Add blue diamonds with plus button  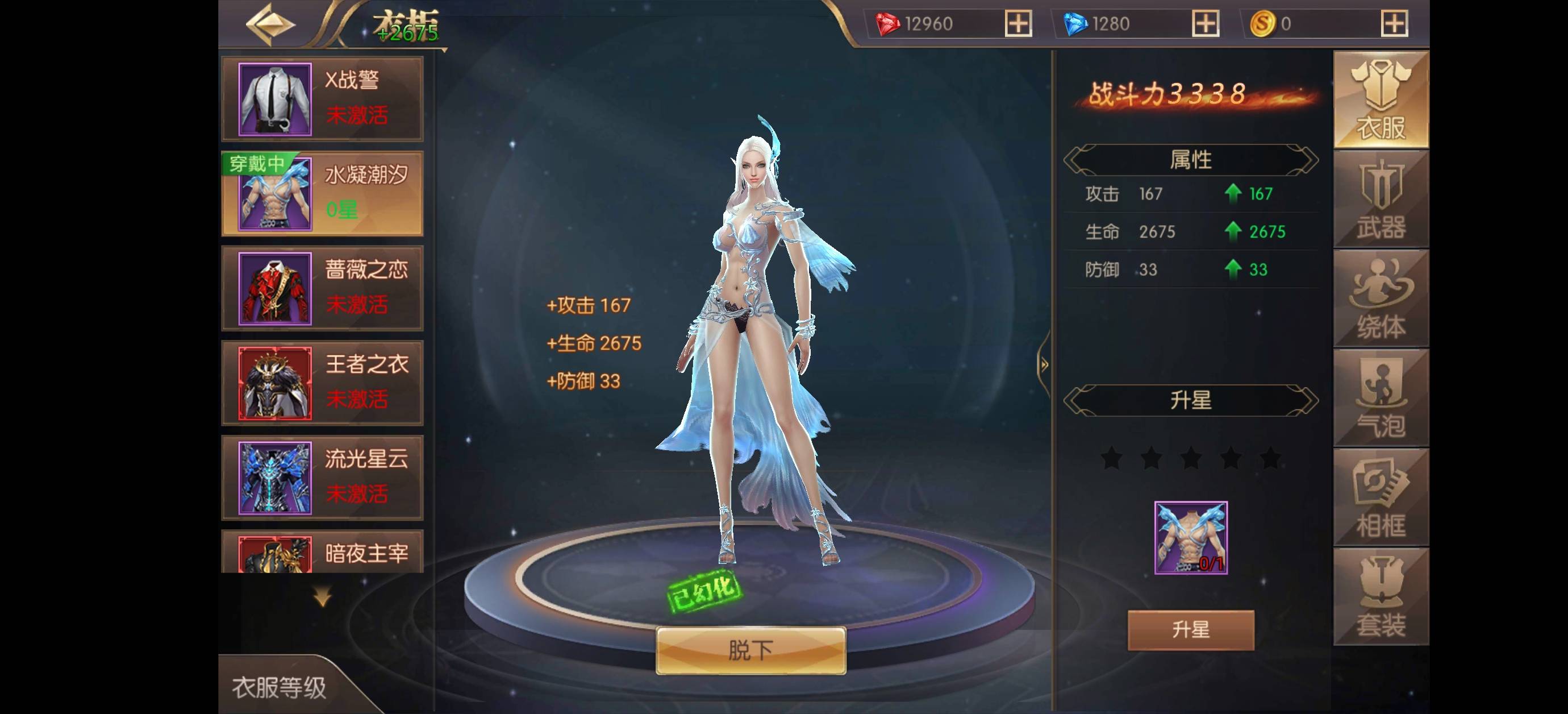point(1205,24)
